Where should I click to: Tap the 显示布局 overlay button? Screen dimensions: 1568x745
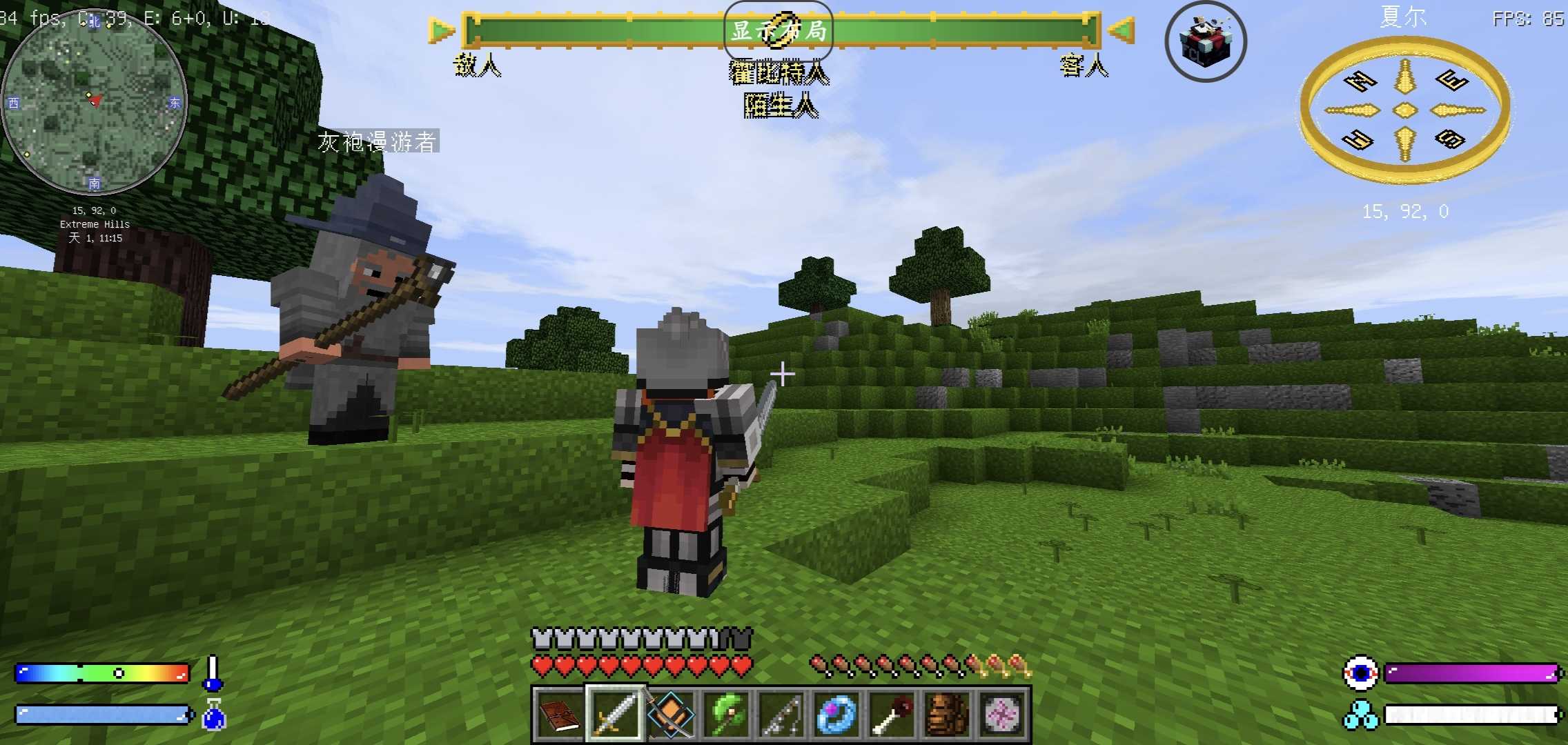[778, 31]
